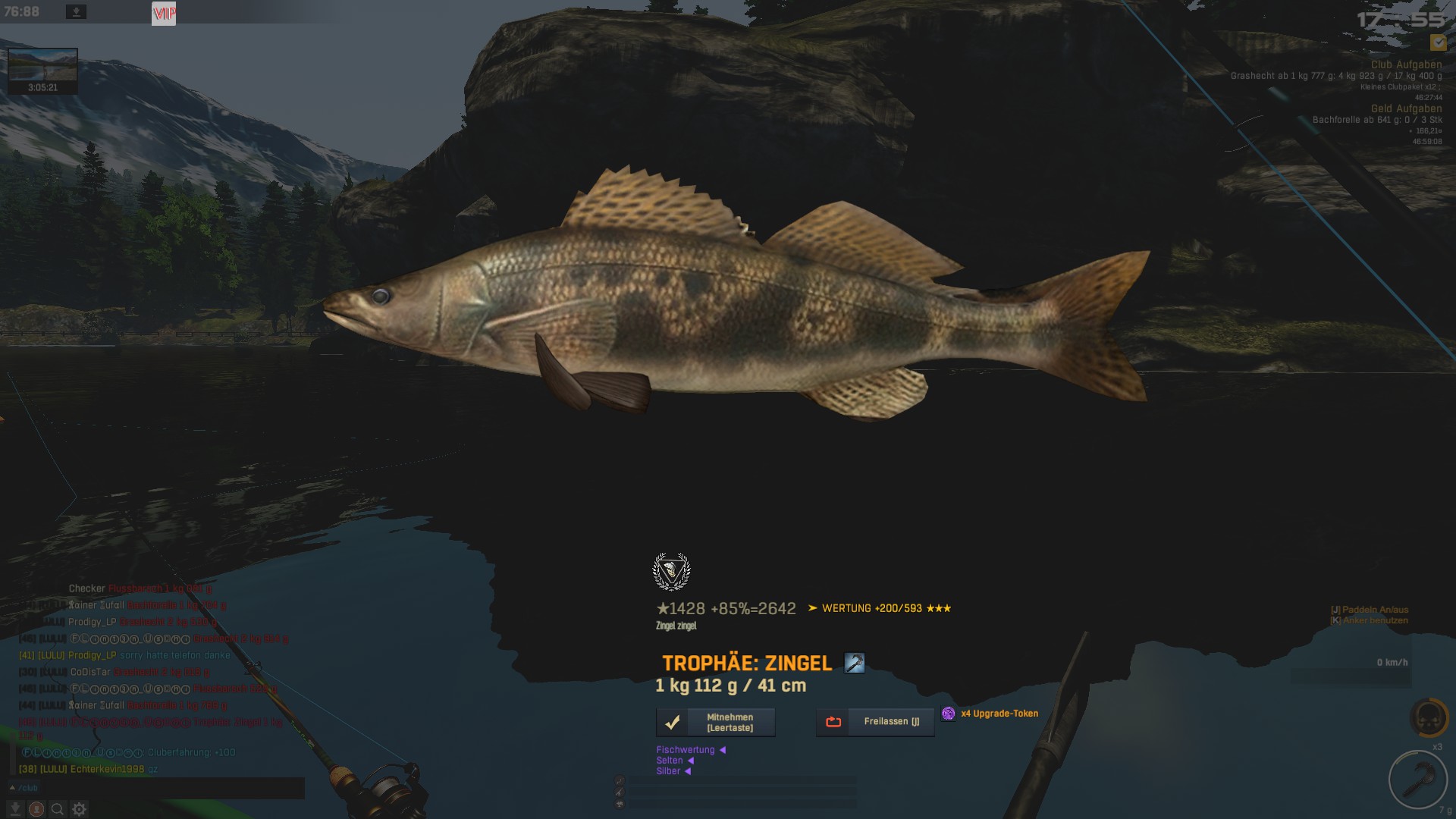Viewport: 1456px width, 819px height.
Task: Open the Geld Aufgaben task tracker
Action: pyautogui.click(x=1406, y=108)
